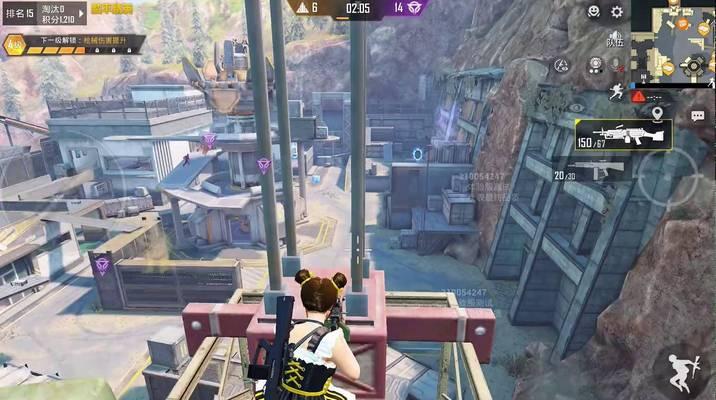The image size is (716, 400).
Task: Tap the 队伍 team button
Action: click(x=616, y=42)
